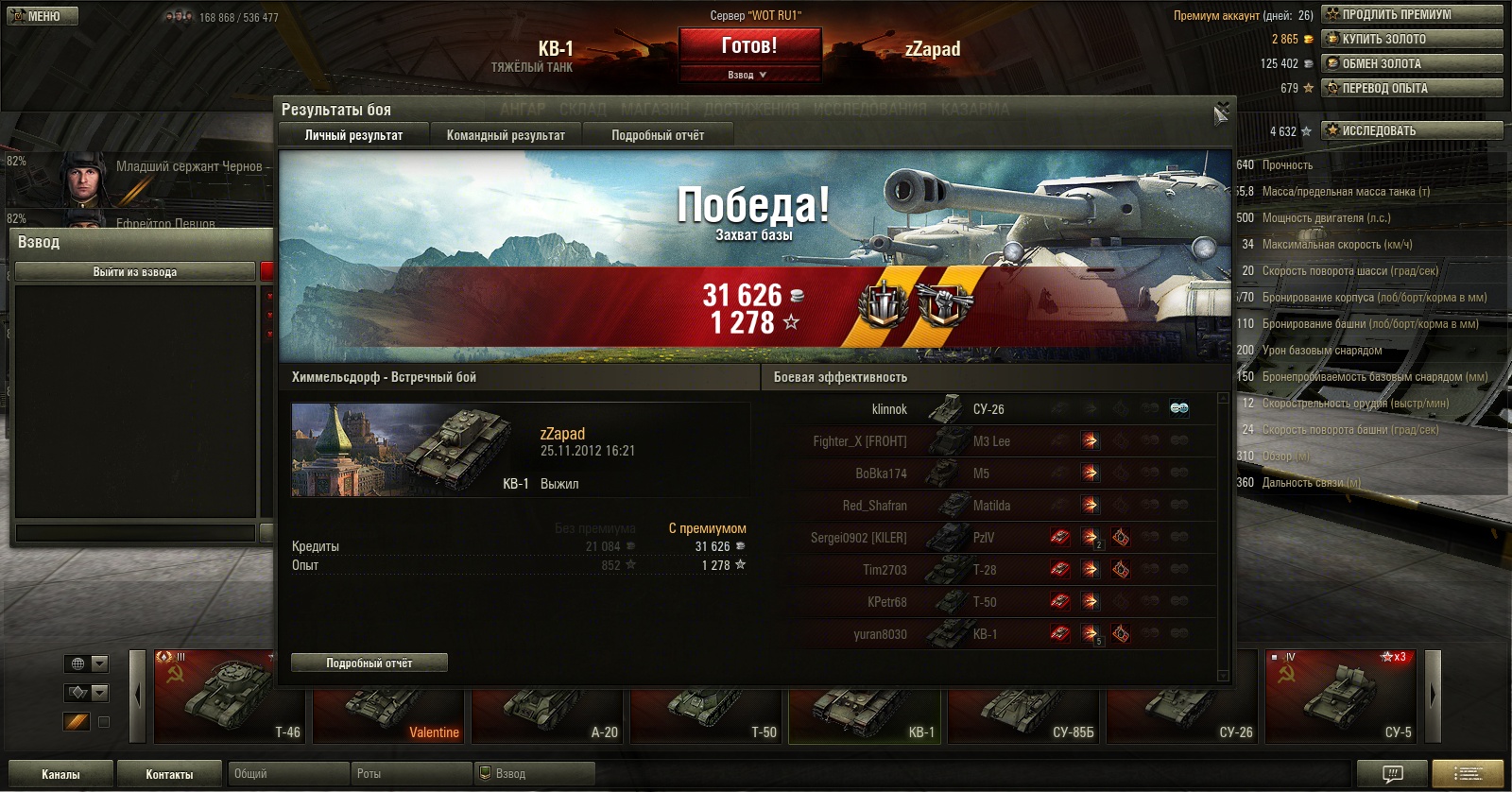The width and height of the screenshot is (1512, 792).
Task: Open Купить золото purchase
Action: (1412, 39)
